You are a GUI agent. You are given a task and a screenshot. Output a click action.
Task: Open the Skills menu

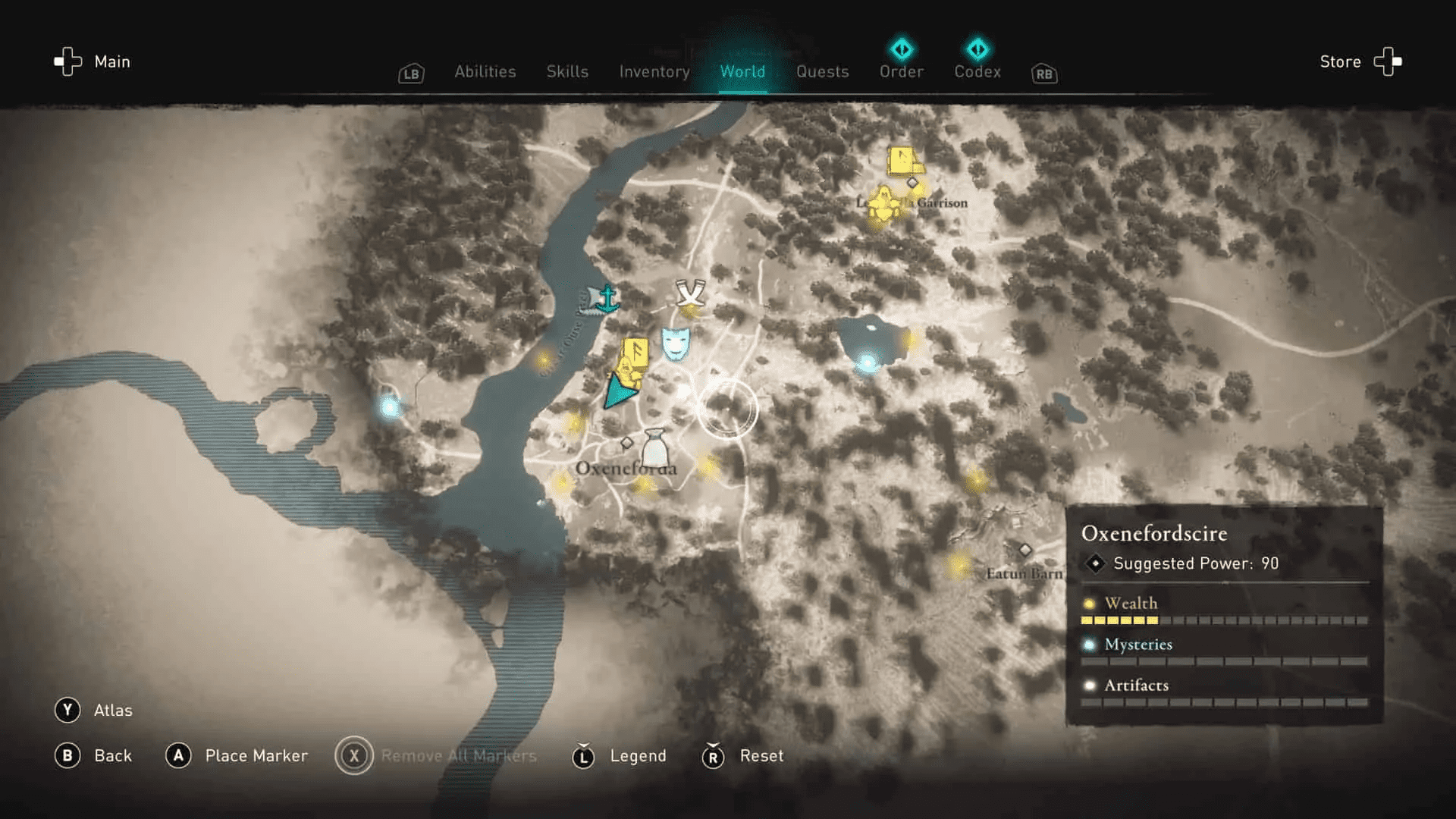click(566, 71)
